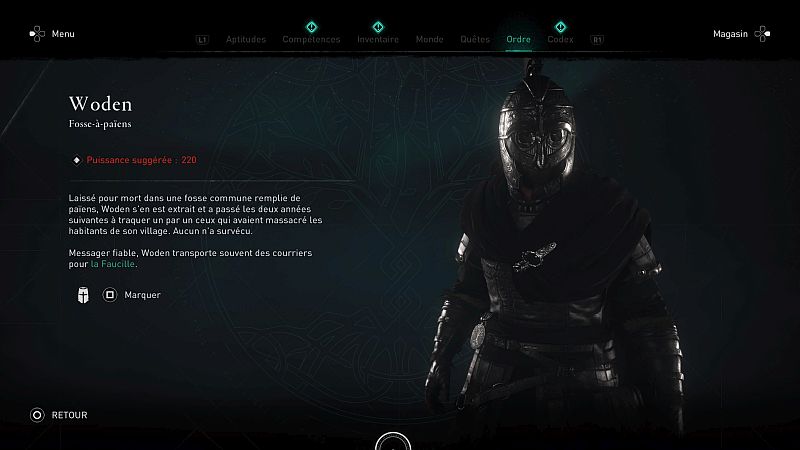Switch to the Compétences tab
Image resolution: width=800 pixels, height=450 pixels.
point(311,40)
